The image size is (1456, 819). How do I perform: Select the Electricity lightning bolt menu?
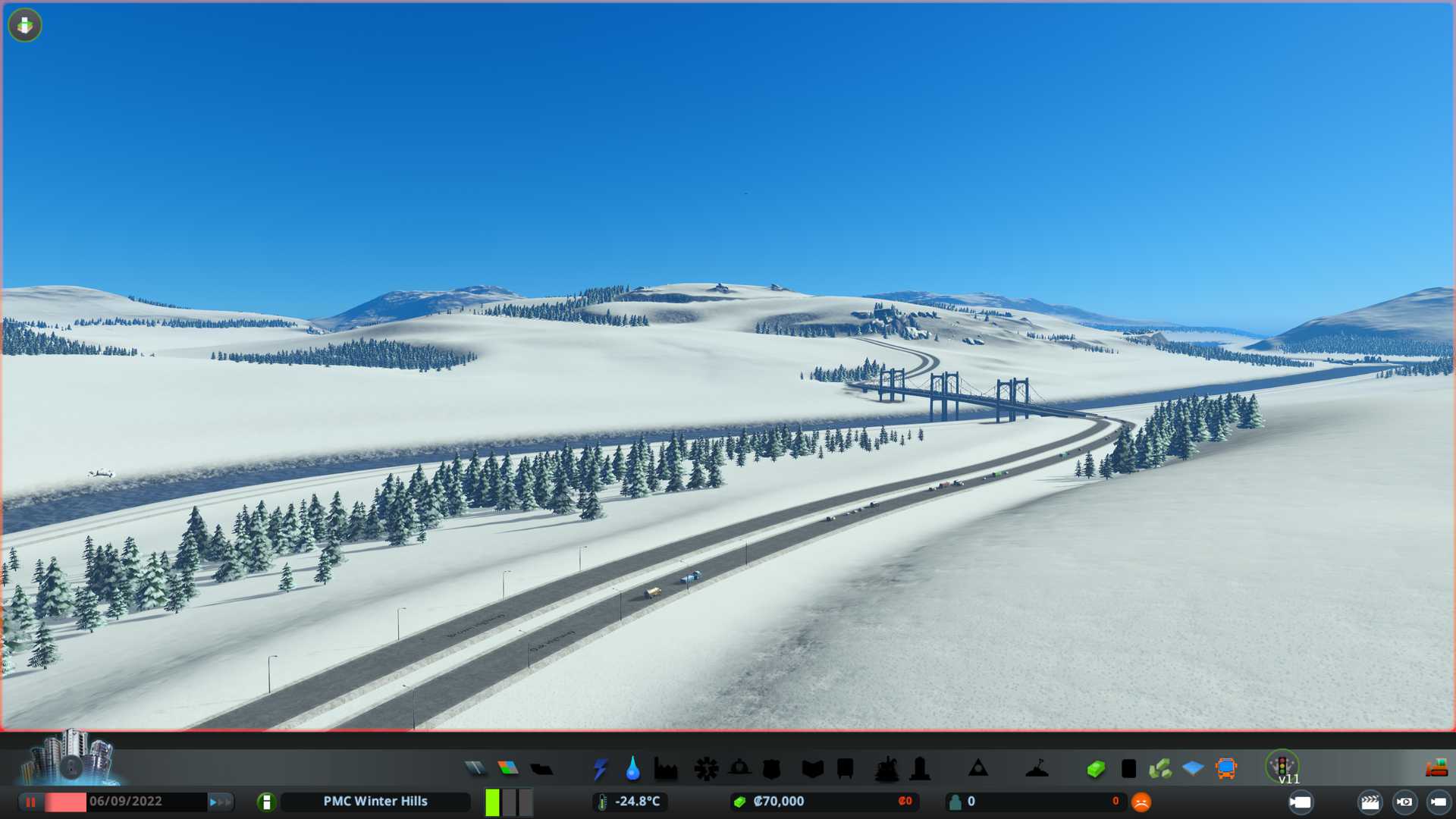point(600,768)
